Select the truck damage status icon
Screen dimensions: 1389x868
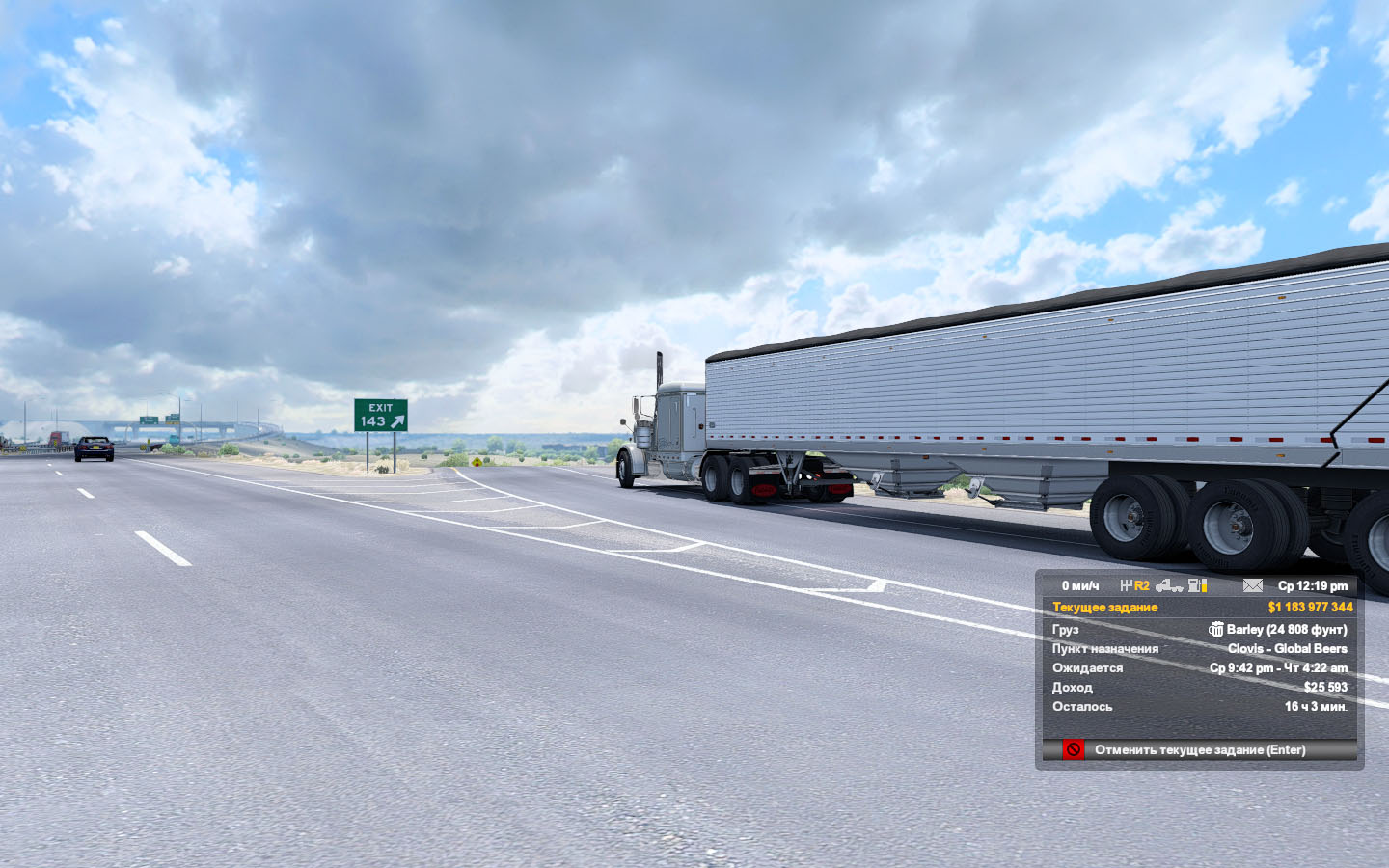coord(1168,585)
